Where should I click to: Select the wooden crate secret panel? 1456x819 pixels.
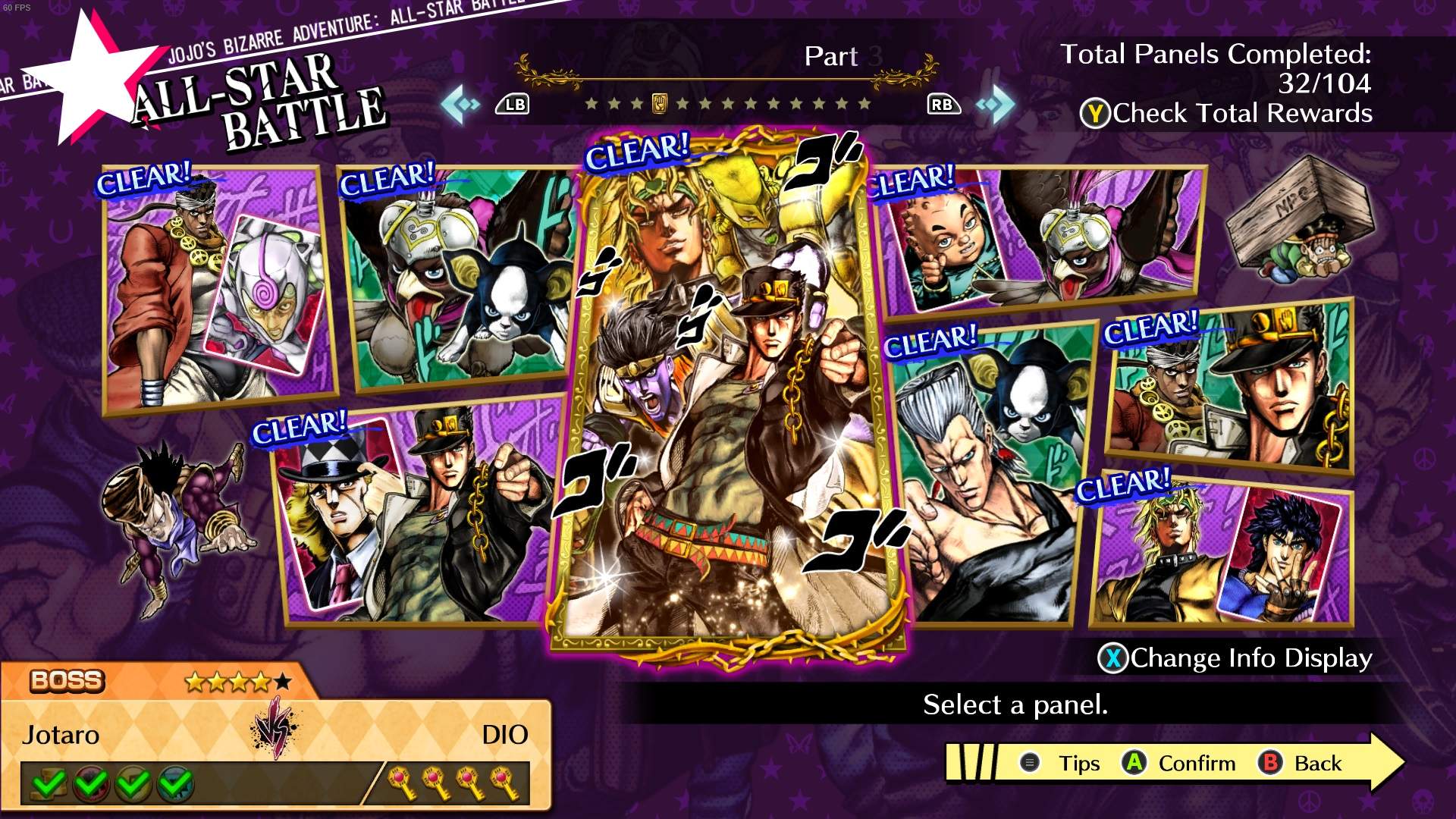point(1301,220)
